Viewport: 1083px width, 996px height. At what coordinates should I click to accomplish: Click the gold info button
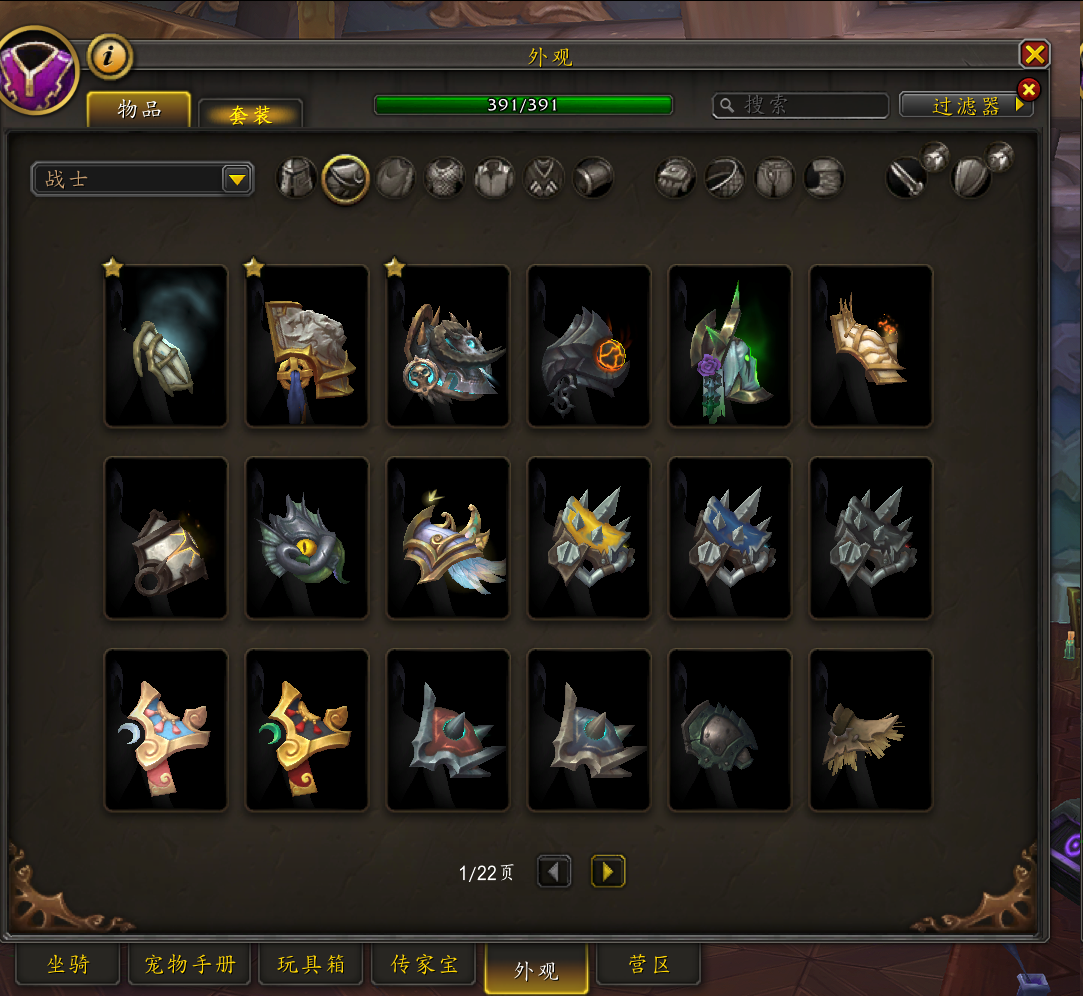click(x=110, y=57)
